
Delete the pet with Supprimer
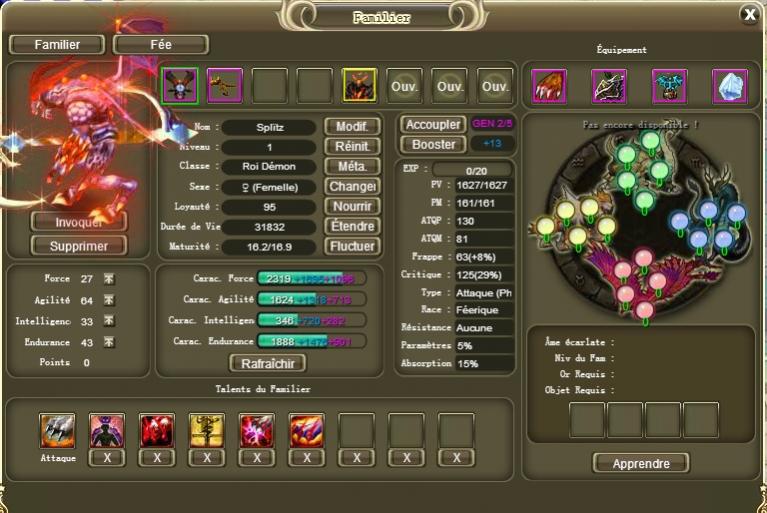(x=79, y=245)
